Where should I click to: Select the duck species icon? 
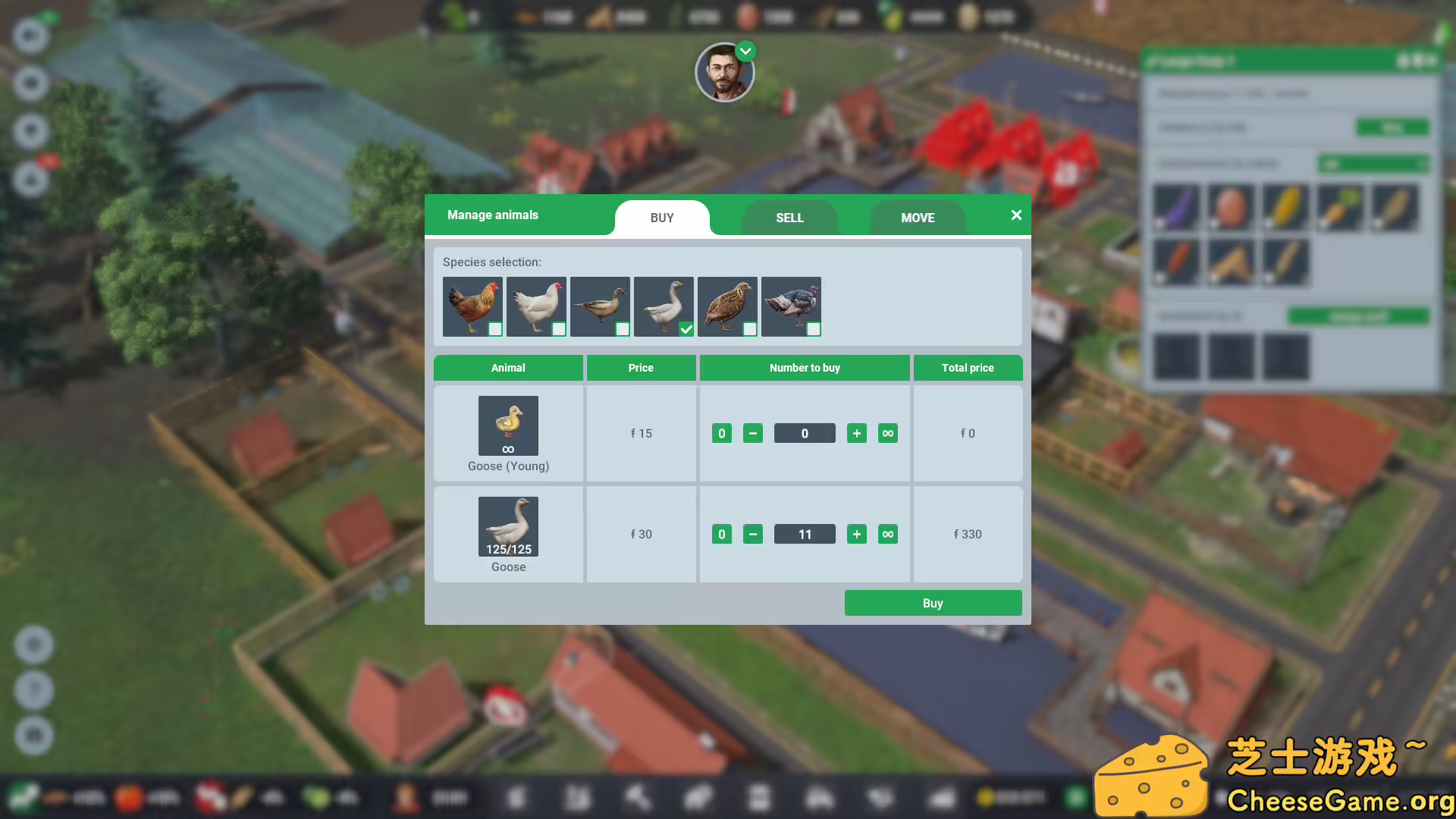600,306
